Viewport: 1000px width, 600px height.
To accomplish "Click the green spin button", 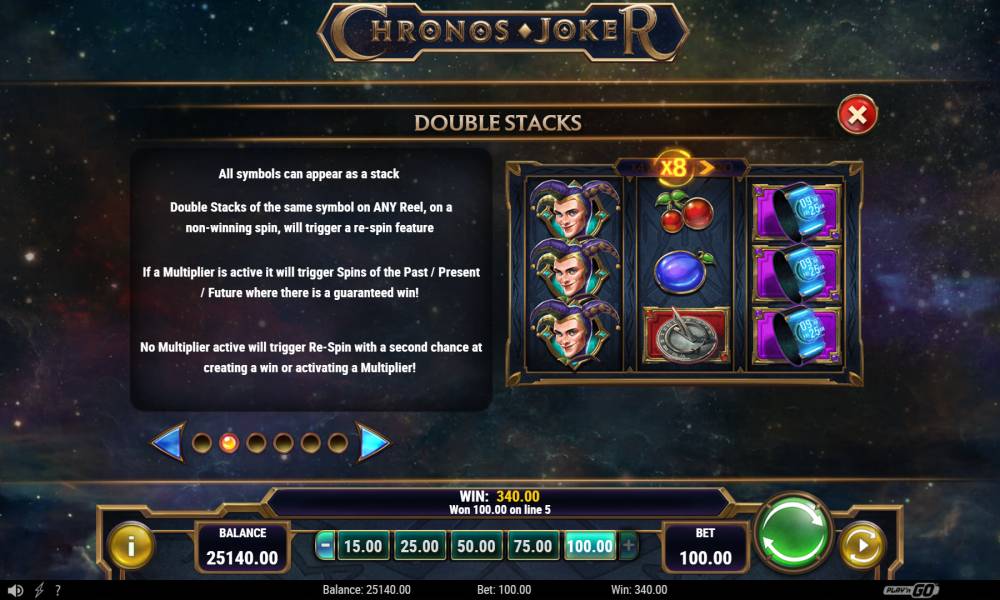I will 793,533.
